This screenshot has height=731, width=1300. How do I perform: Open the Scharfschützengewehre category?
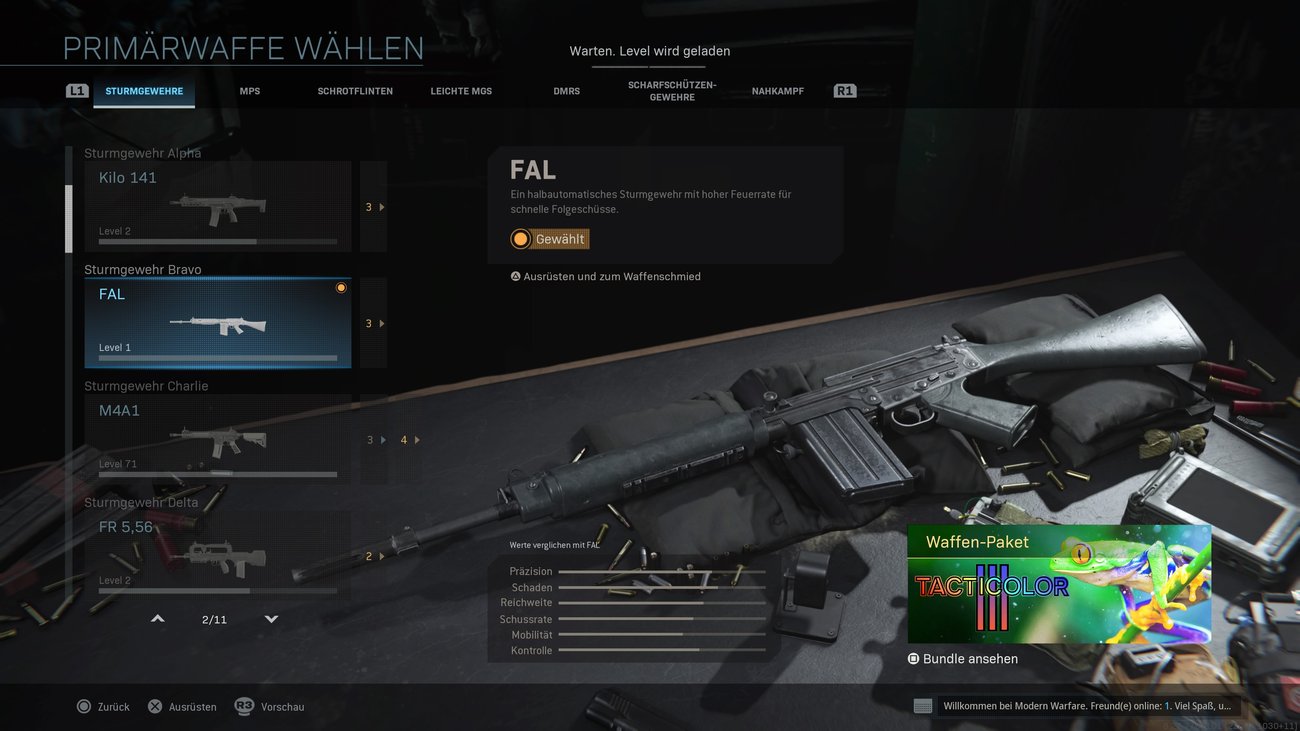(672, 90)
